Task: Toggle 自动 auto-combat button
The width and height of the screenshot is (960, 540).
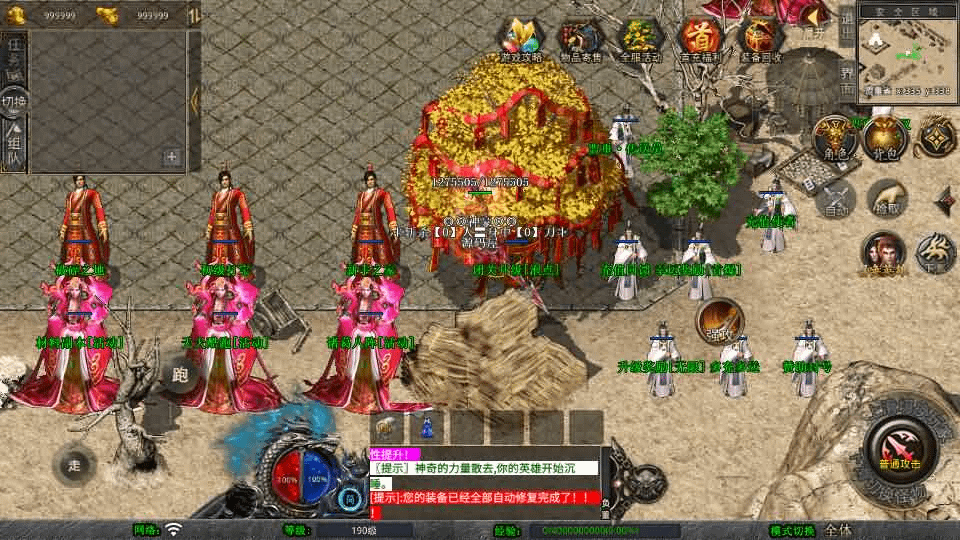Action: click(836, 199)
